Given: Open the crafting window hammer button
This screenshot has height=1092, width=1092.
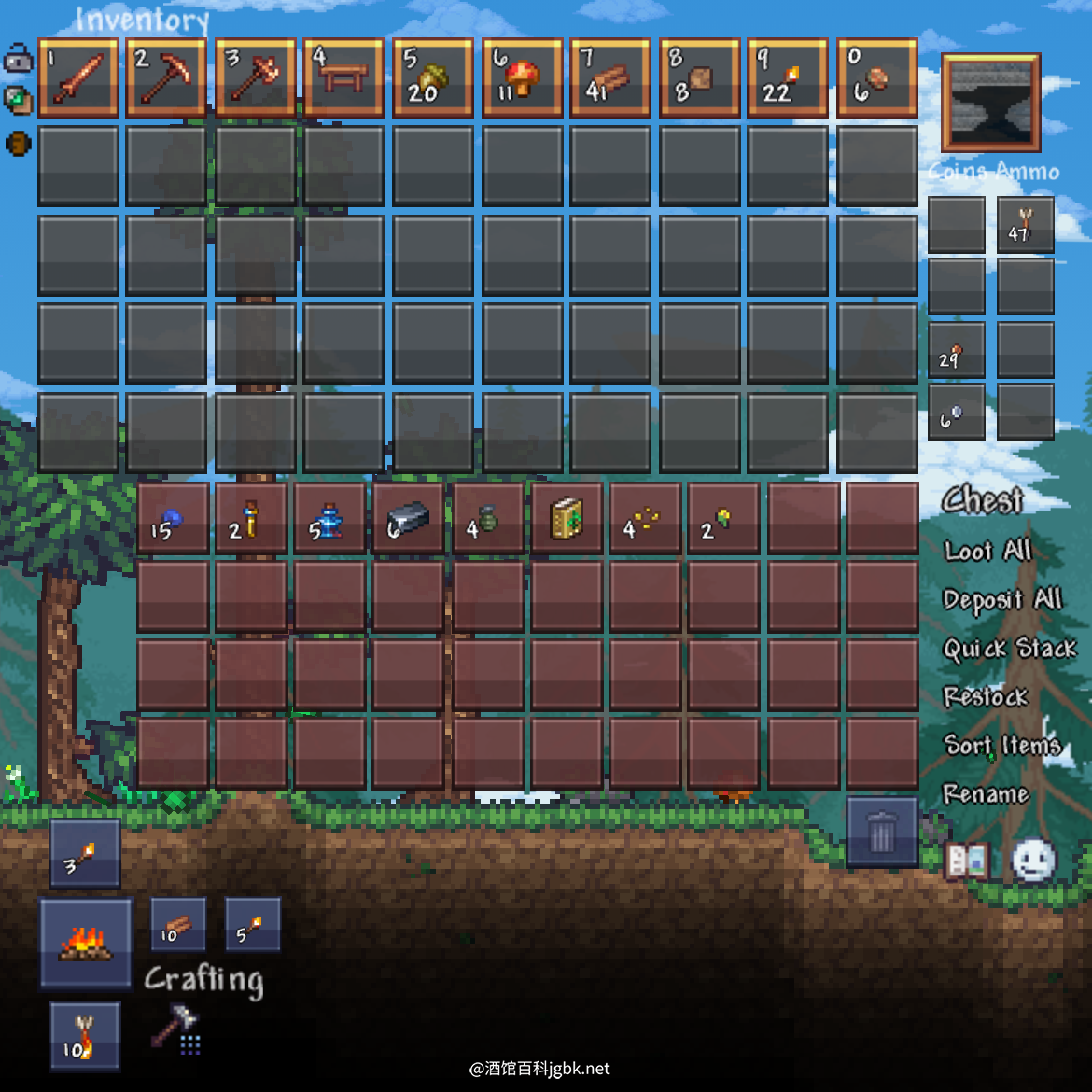Looking at the screenshot, I should 175,1029.
